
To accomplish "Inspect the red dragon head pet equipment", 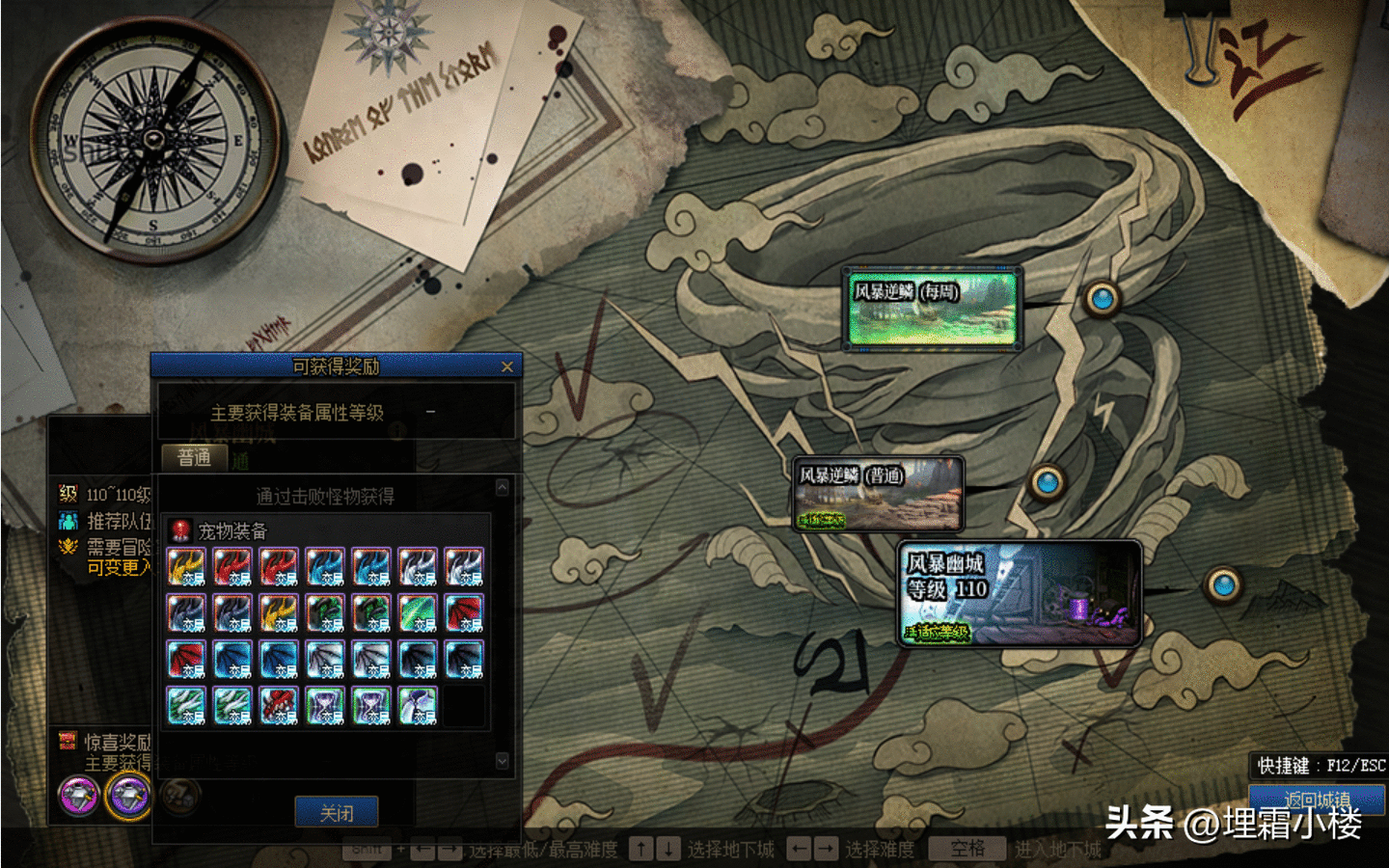I will 280,706.
